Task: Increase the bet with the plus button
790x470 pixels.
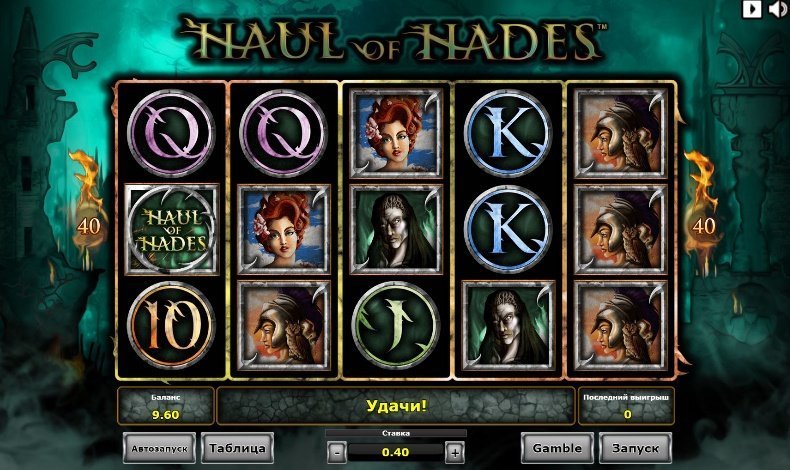Action: (454, 451)
